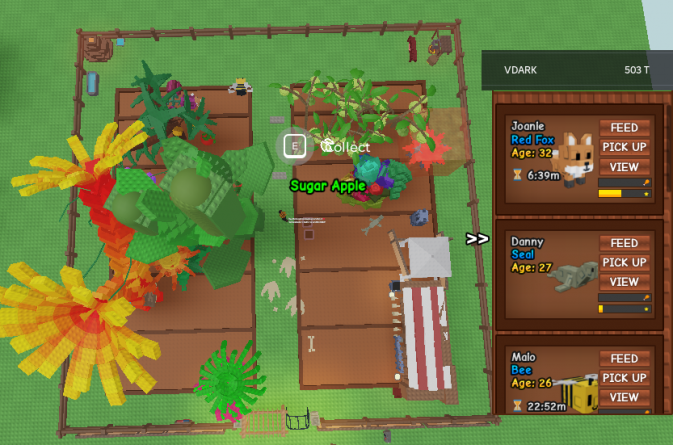Image resolution: width=673 pixels, height=445 pixels.
Task: Pick up Joanle the Red Fox
Action: tap(624, 147)
